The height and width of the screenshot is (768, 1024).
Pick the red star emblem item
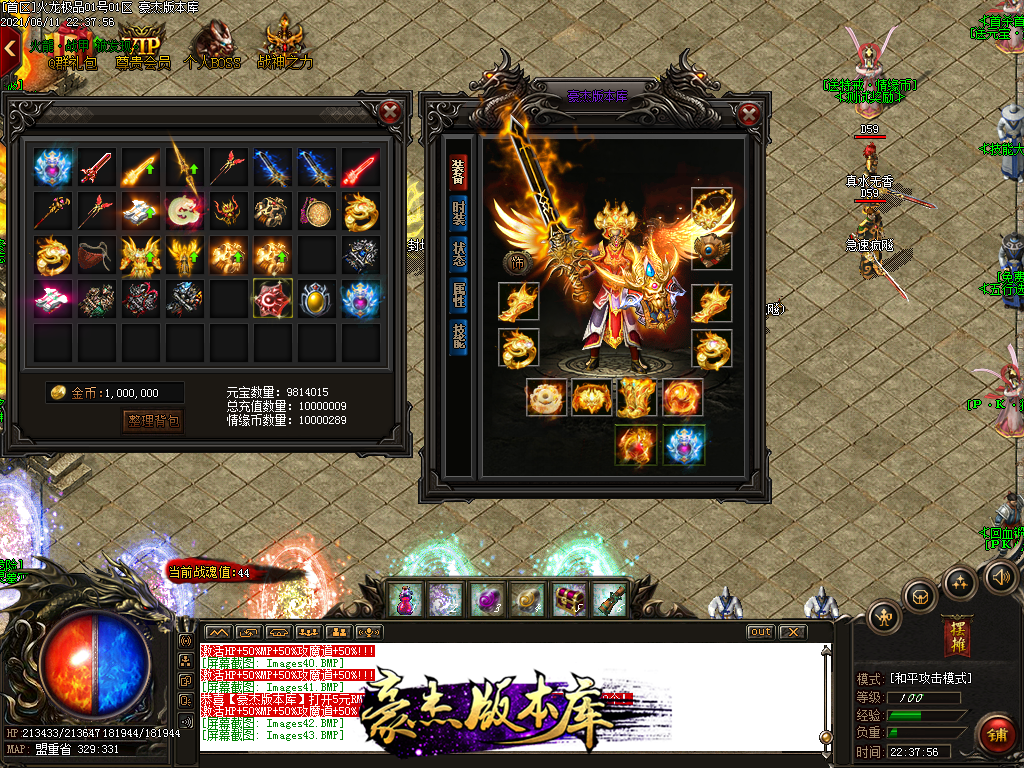pyautogui.click(x=272, y=297)
